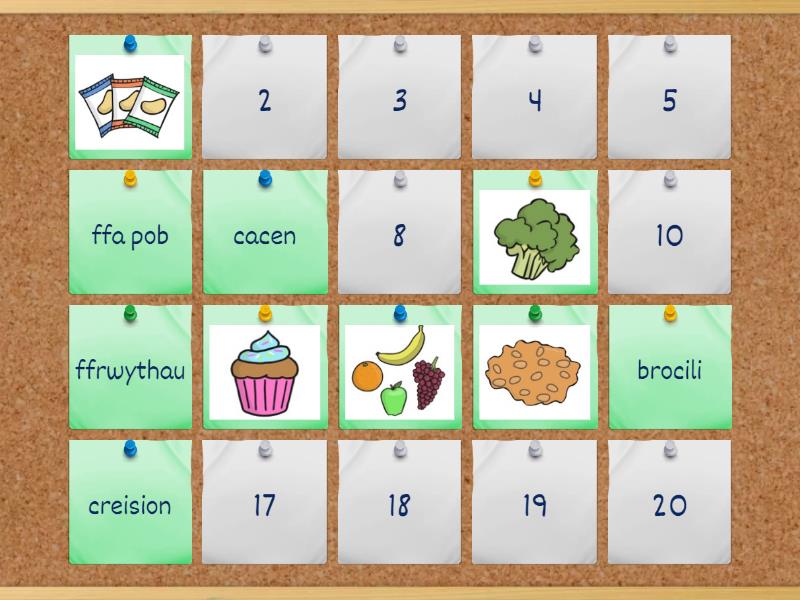
Task: Select the mixed fruit picture card
Action: click(x=399, y=370)
